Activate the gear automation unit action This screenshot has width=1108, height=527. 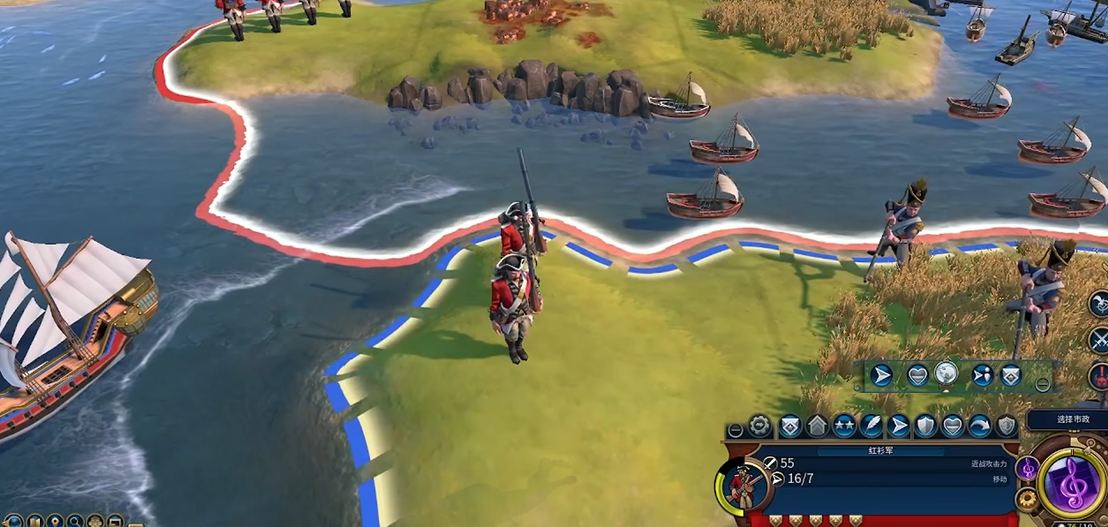762,425
